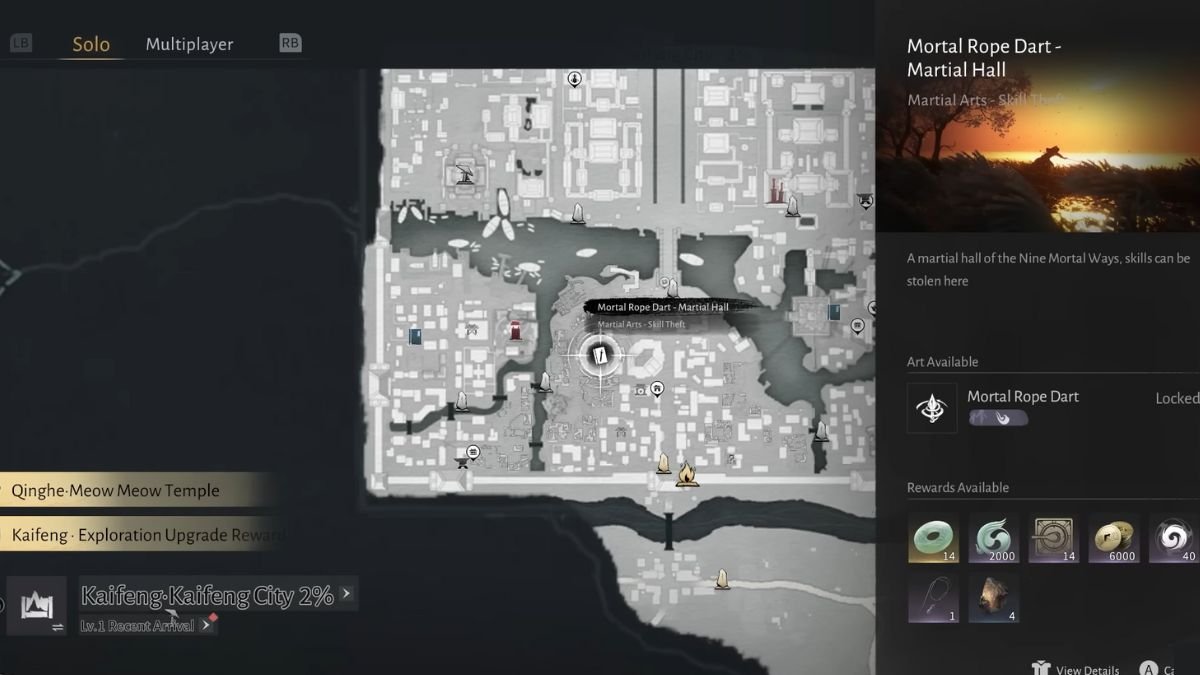Switch to the Solo tab
The width and height of the screenshot is (1200, 675).
pos(91,44)
